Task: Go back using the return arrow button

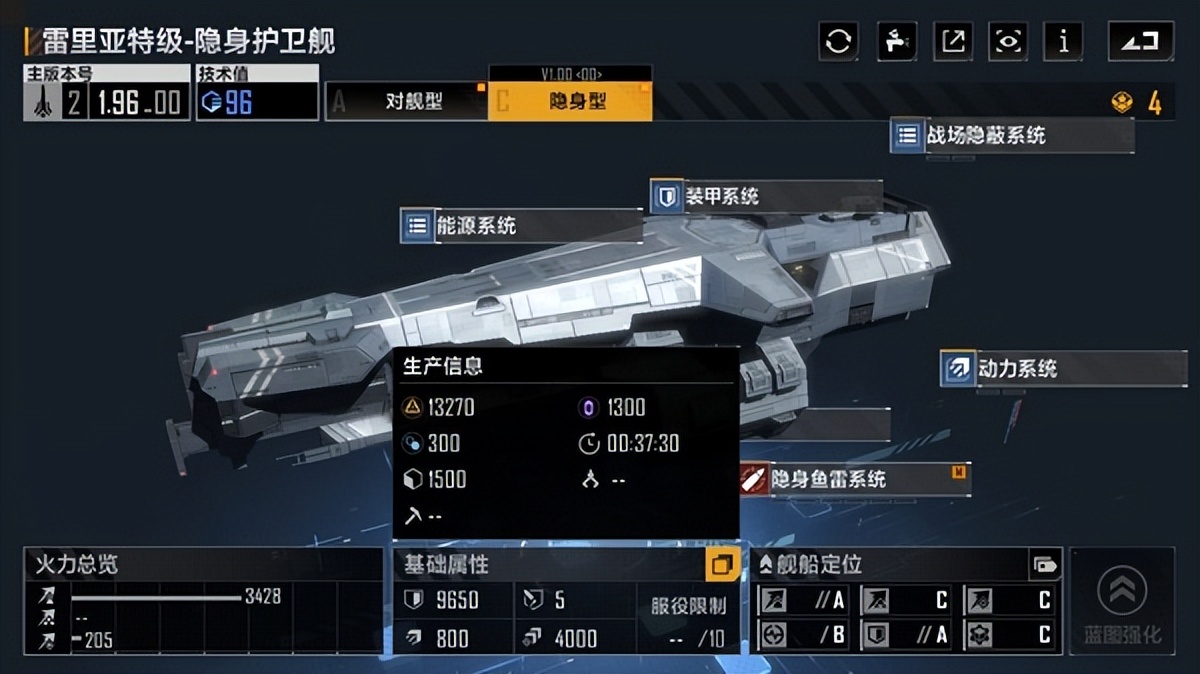Action: [1140, 41]
